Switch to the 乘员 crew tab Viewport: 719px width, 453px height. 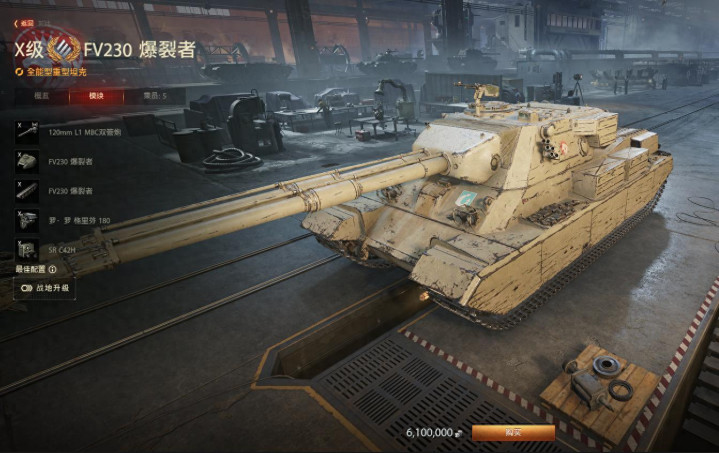(x=150, y=96)
